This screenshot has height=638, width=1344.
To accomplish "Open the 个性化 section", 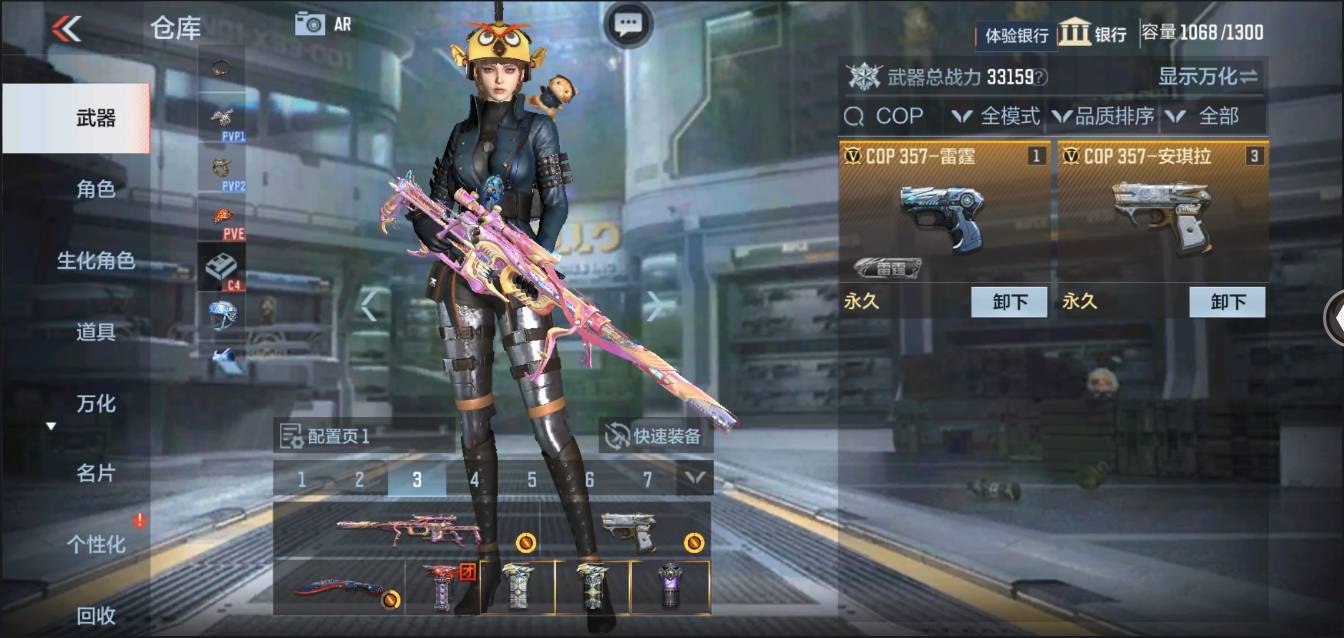I will point(96,544).
